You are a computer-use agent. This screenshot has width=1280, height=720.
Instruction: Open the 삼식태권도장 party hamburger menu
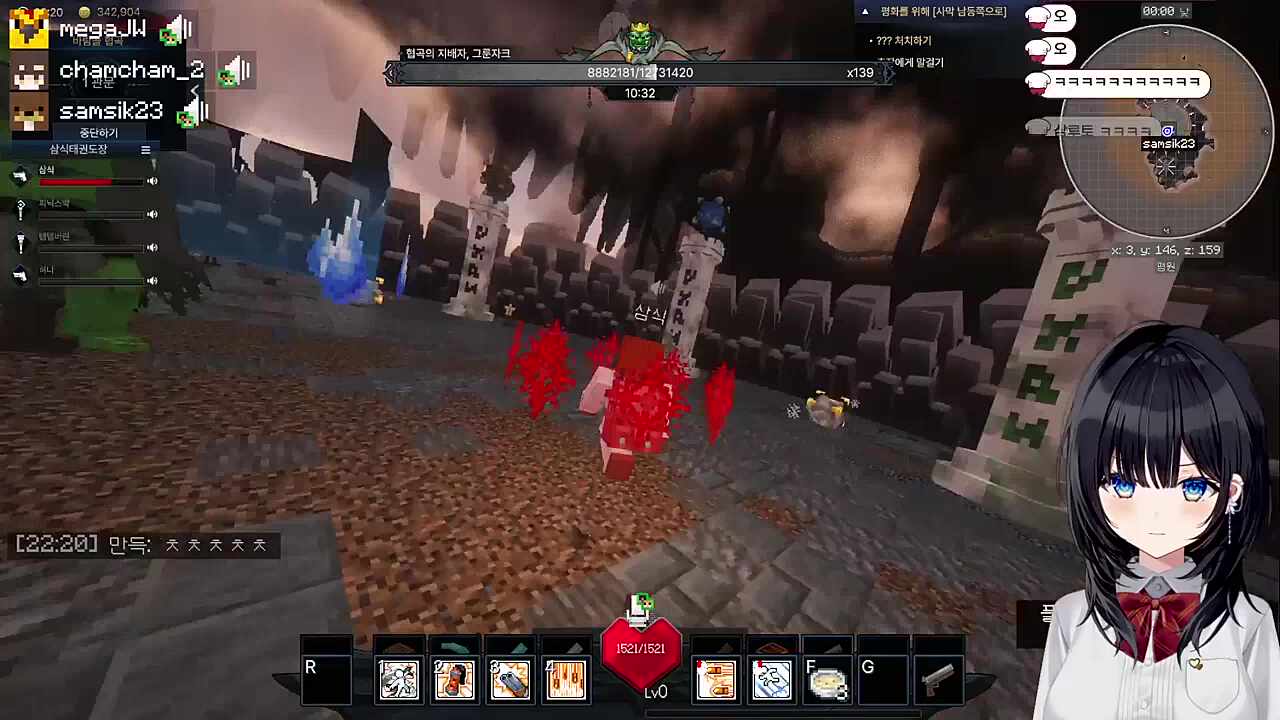(x=145, y=149)
